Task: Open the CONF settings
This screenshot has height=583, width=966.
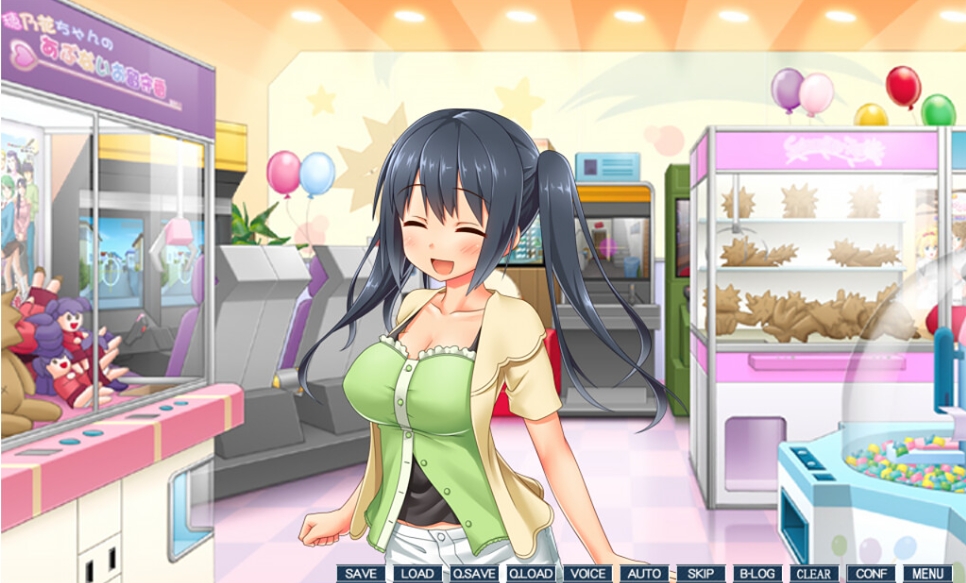Action: [871, 574]
